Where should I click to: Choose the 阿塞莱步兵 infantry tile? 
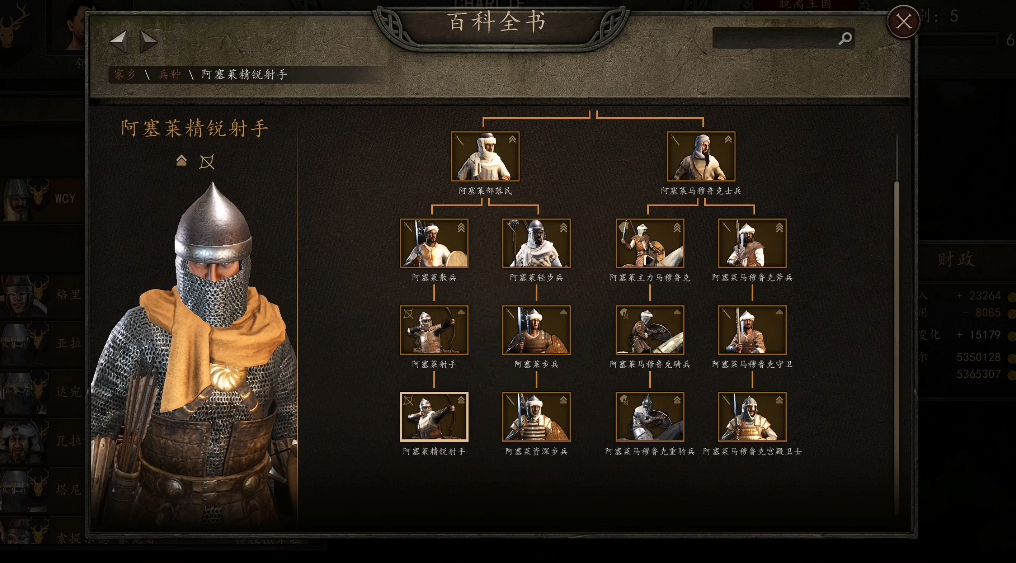click(536, 331)
